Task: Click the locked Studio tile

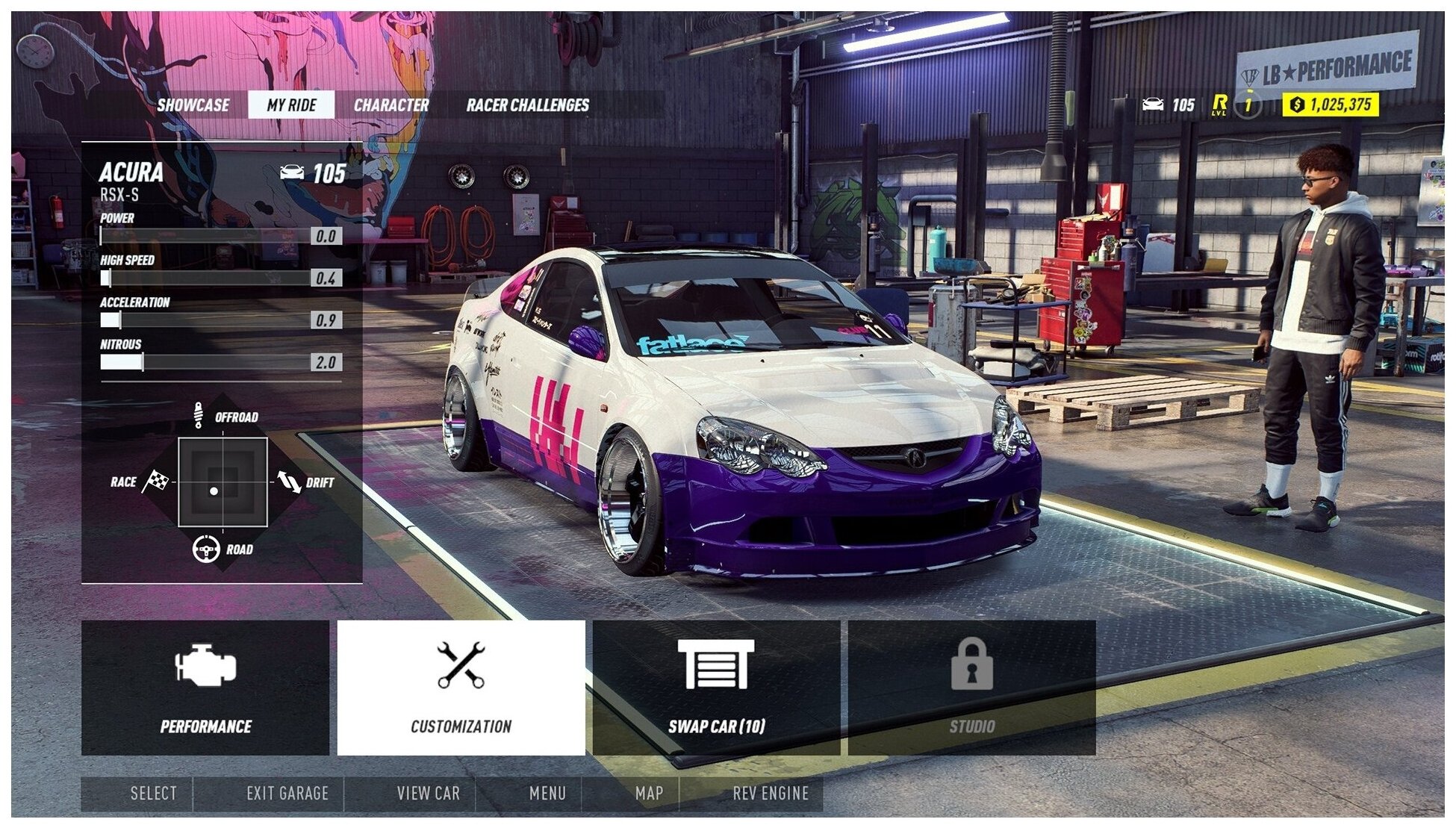Action: click(971, 688)
